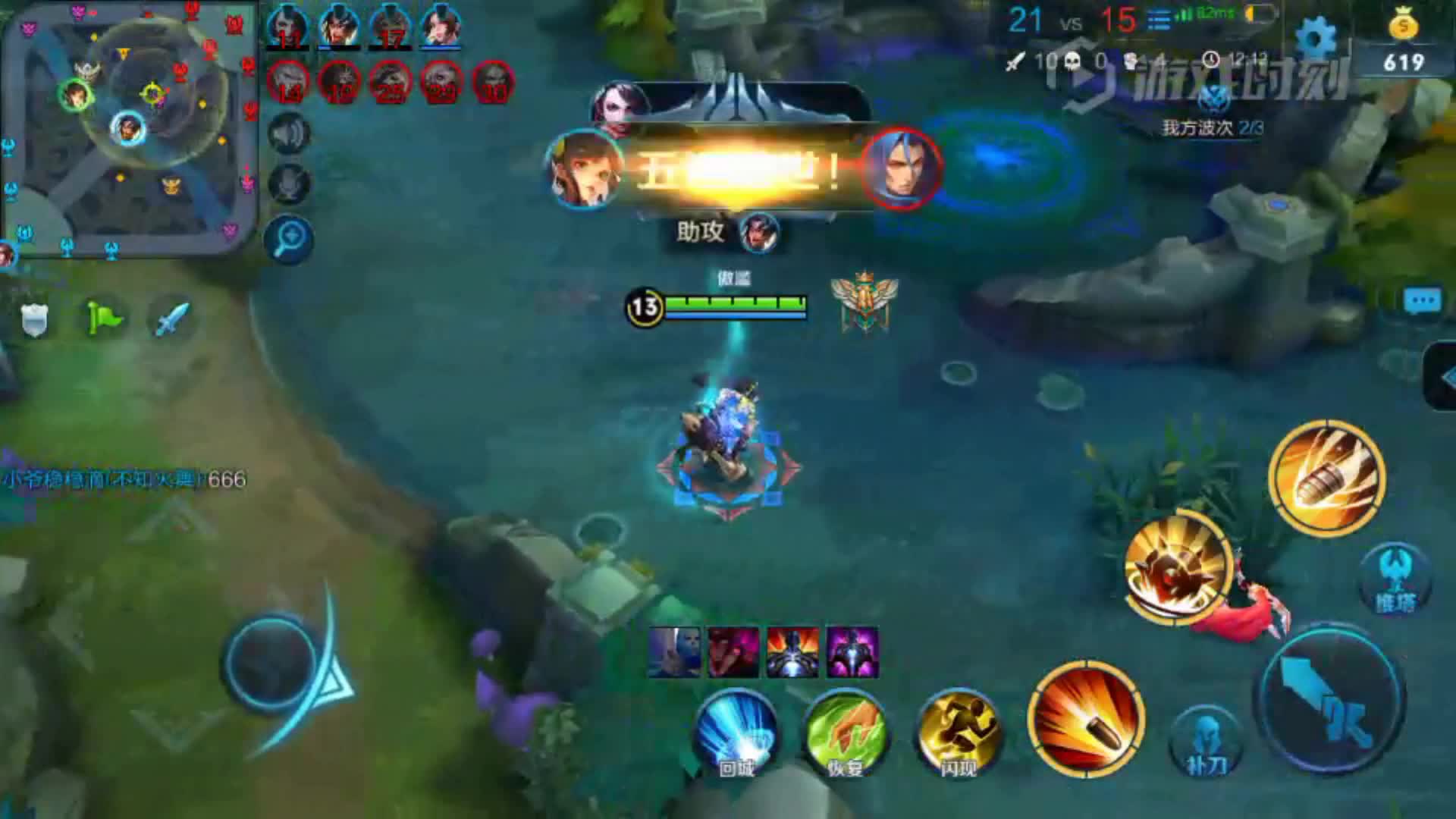
Task: Open the quick chat bubble
Action: click(1422, 302)
